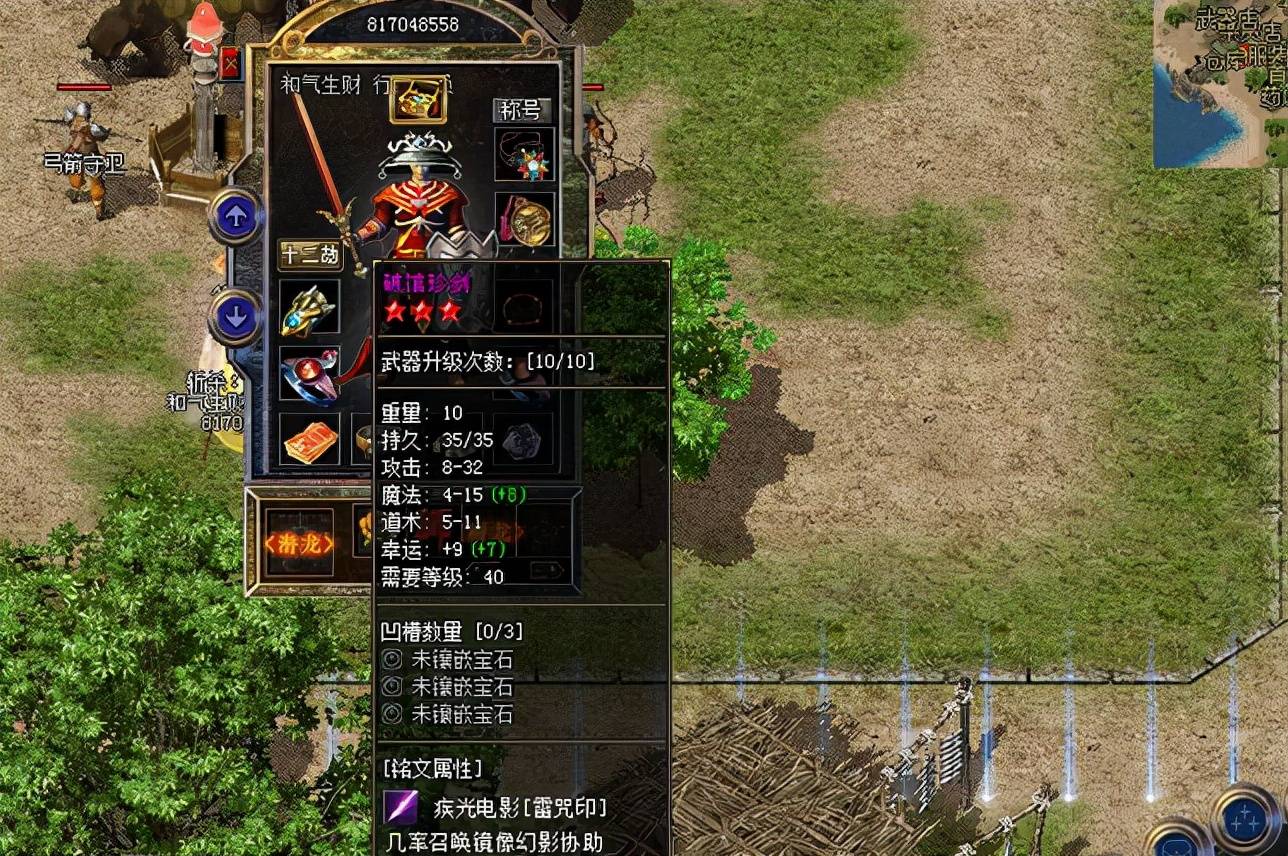Select the necklace equipment slot
Image resolution: width=1288 pixels, height=856 pixels.
pyautogui.click(x=526, y=157)
